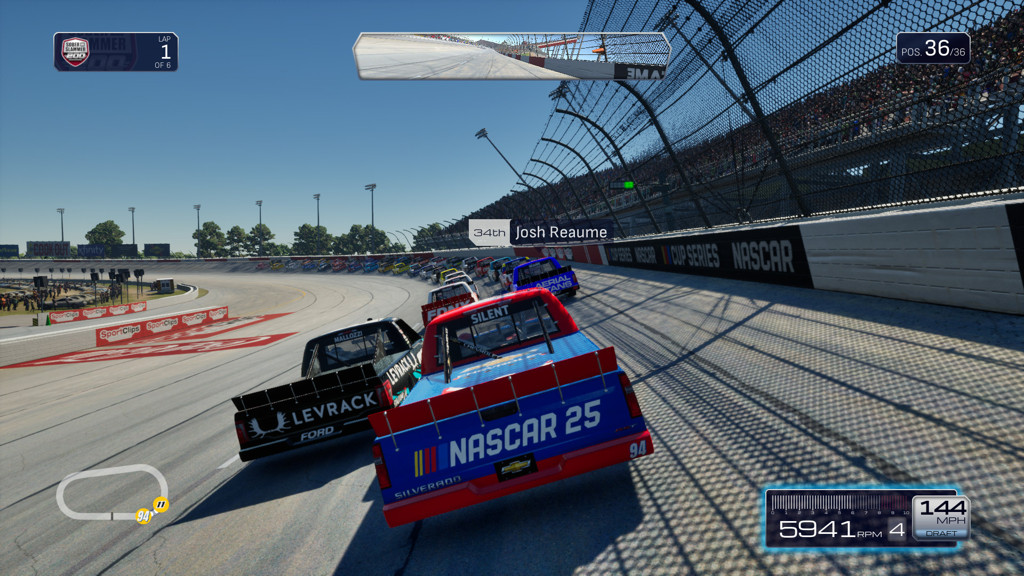Click the race event logo badge

[75, 51]
